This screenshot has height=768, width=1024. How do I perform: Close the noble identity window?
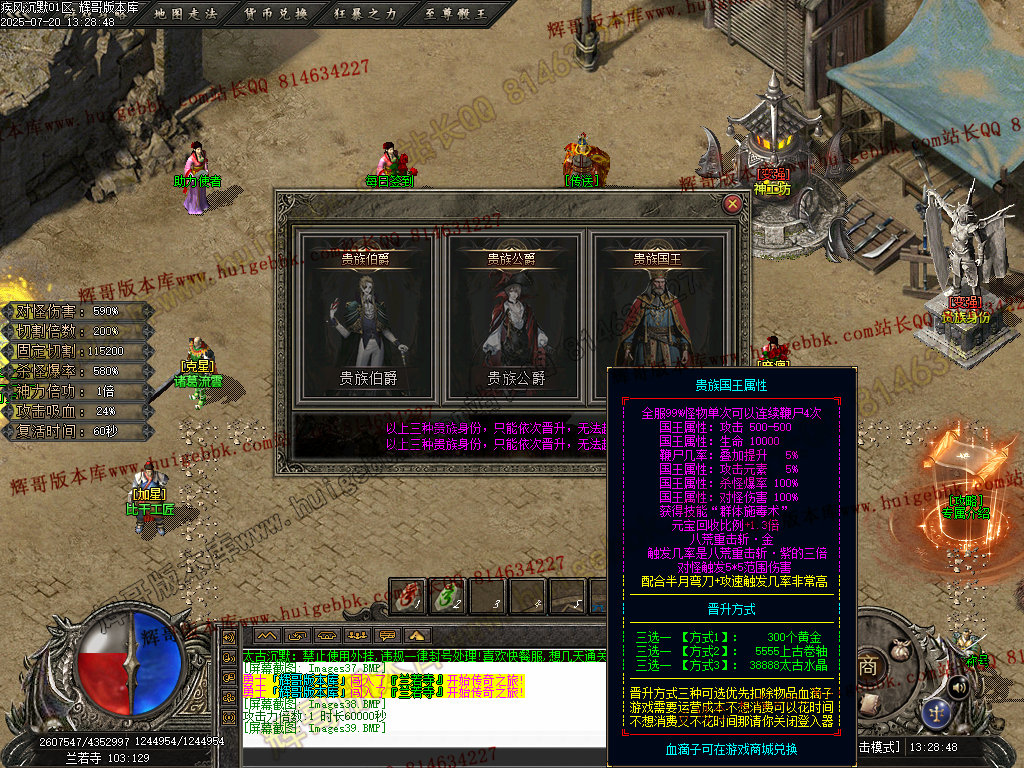[733, 204]
